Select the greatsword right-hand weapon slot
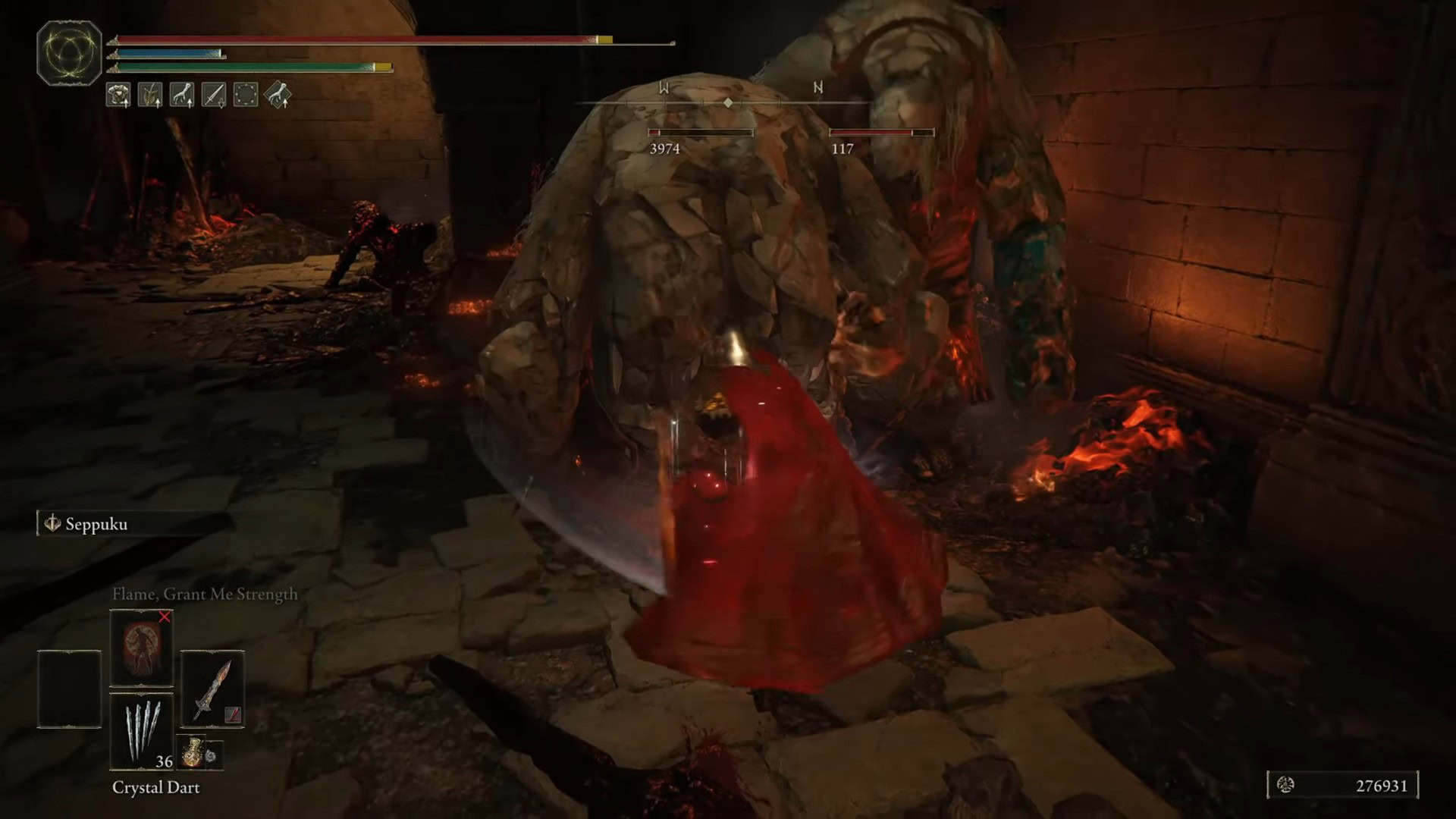The height and width of the screenshot is (819, 1456). 212,689
